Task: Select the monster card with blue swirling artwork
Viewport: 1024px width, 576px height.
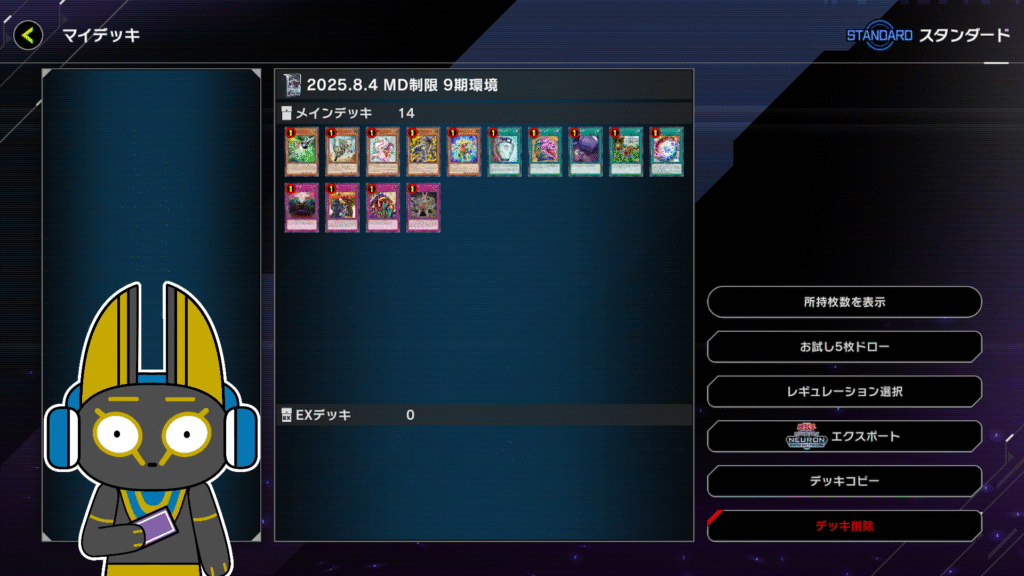Action: [x=463, y=152]
